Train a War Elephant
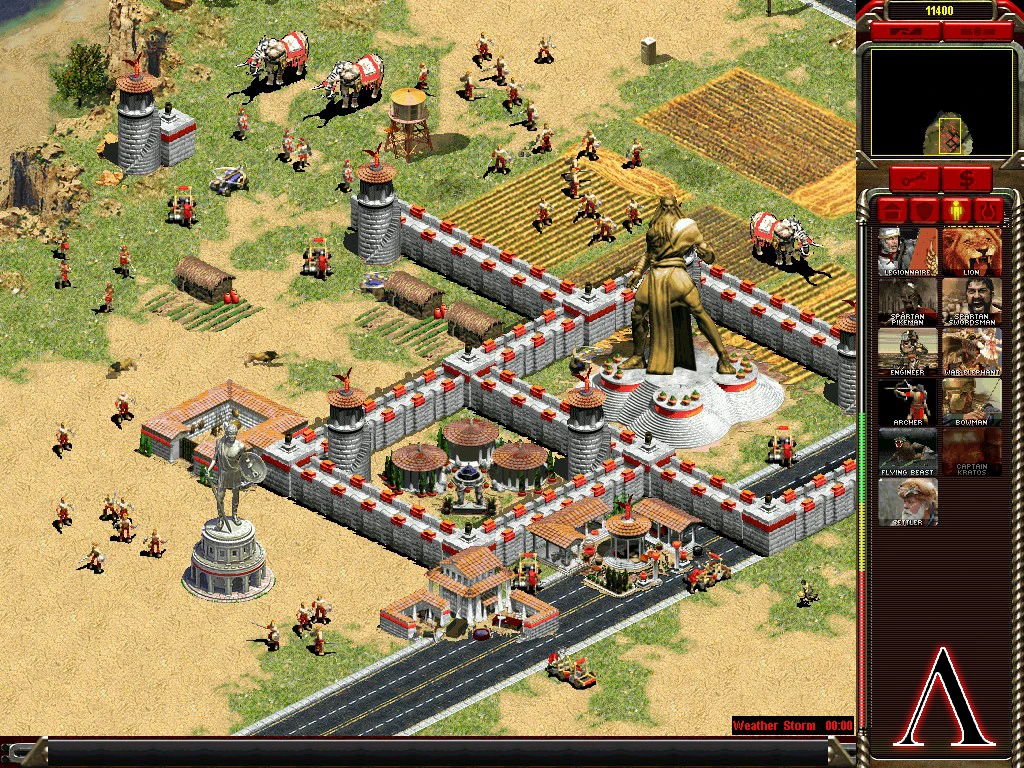 [971, 351]
